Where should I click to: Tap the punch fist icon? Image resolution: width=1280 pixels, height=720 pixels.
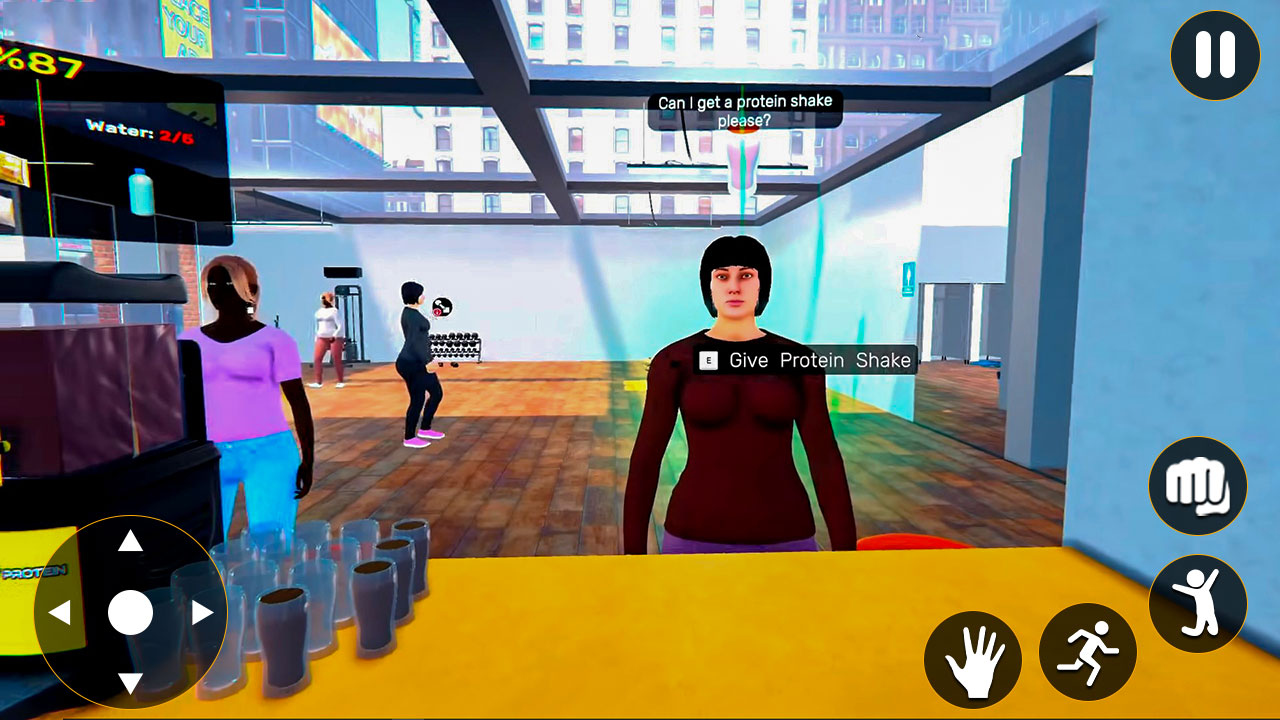(x=1197, y=485)
